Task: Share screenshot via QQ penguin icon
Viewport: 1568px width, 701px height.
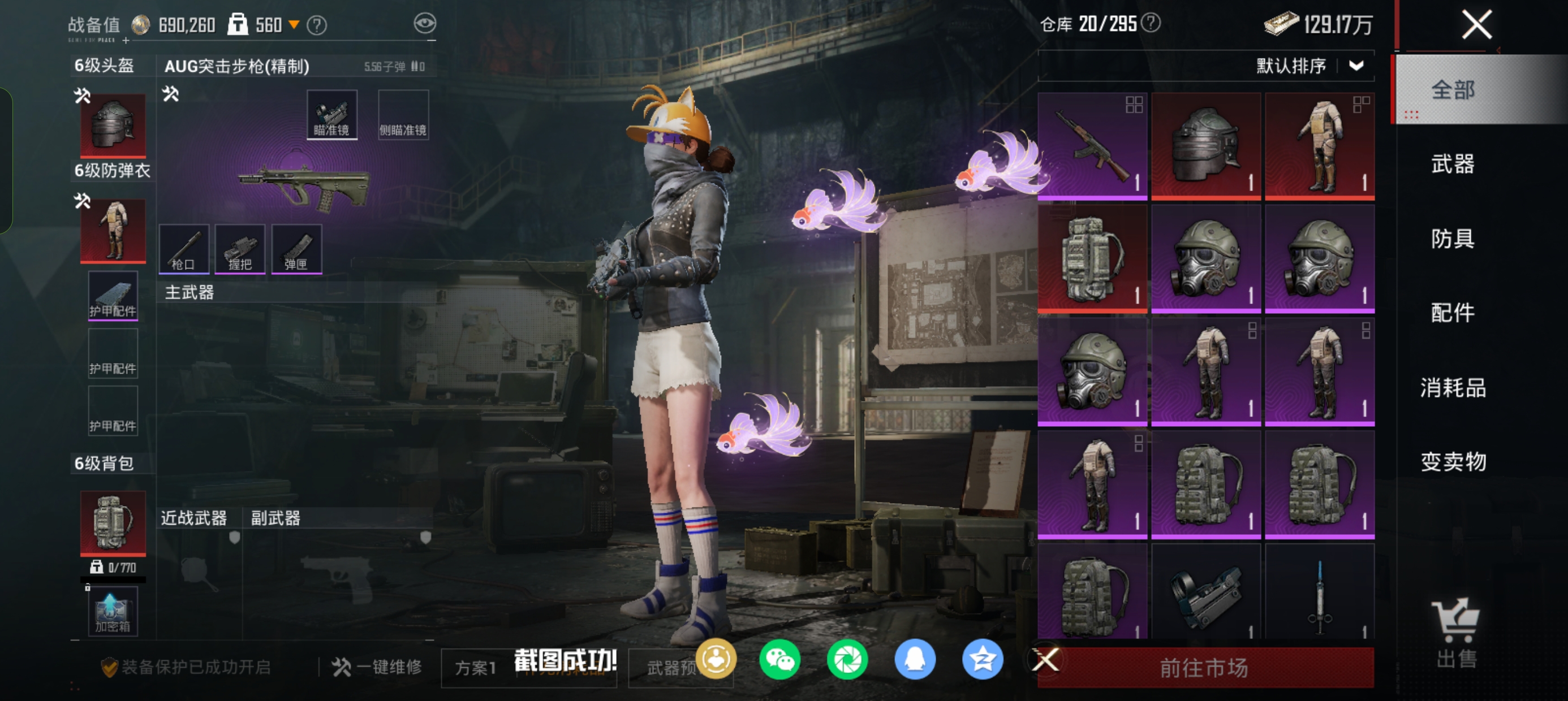Action: point(915,660)
